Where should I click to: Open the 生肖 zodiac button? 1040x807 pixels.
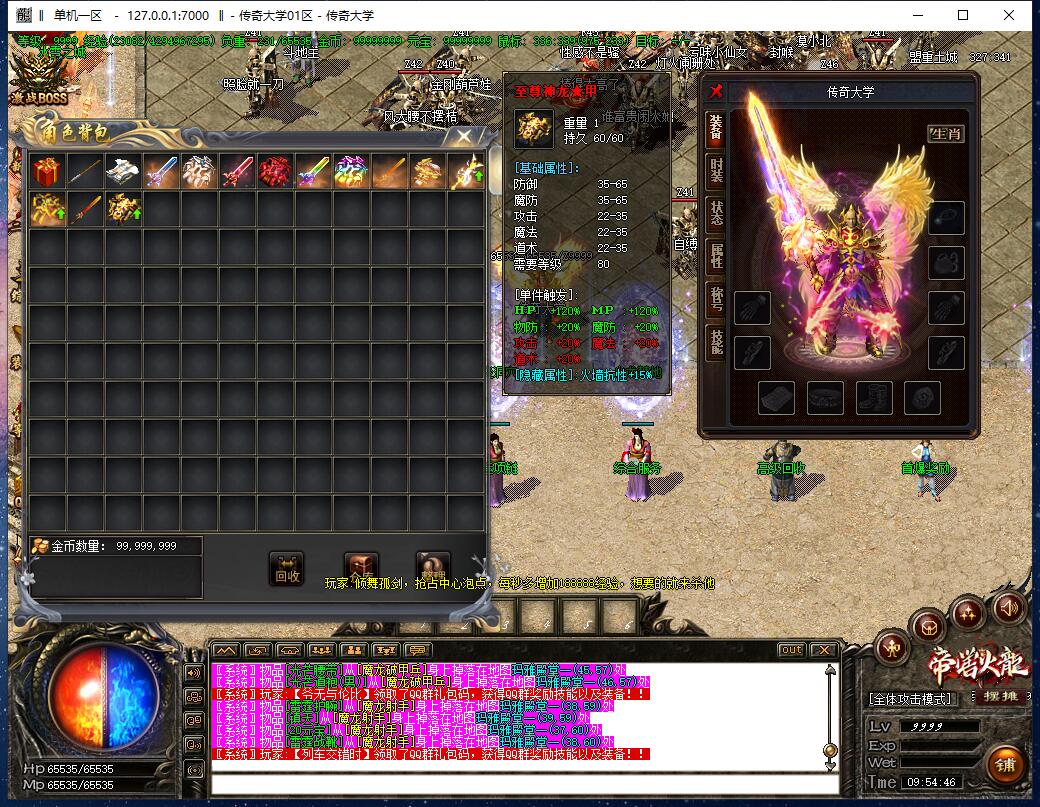945,133
